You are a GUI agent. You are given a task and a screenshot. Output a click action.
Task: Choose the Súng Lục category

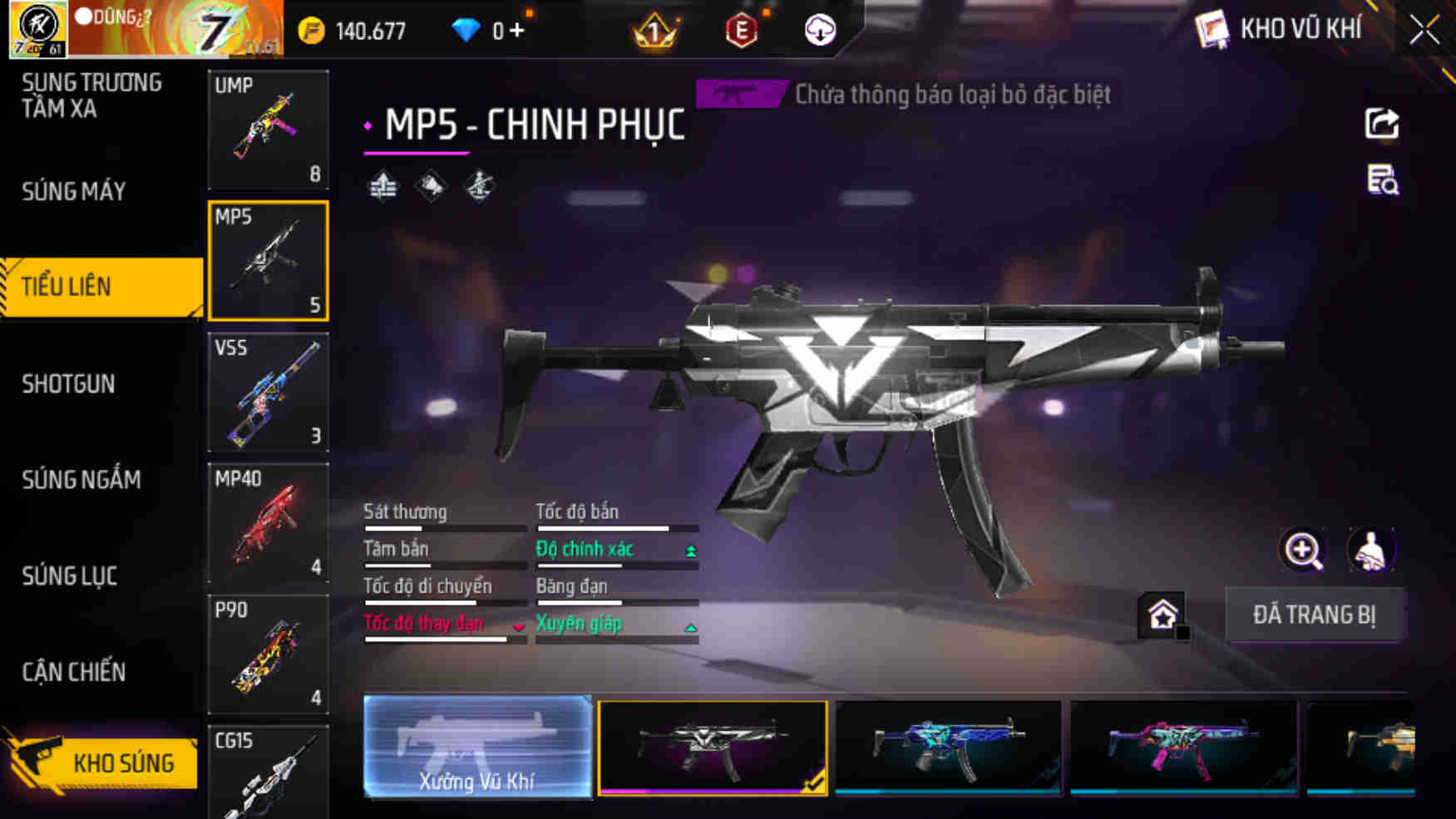tap(70, 575)
